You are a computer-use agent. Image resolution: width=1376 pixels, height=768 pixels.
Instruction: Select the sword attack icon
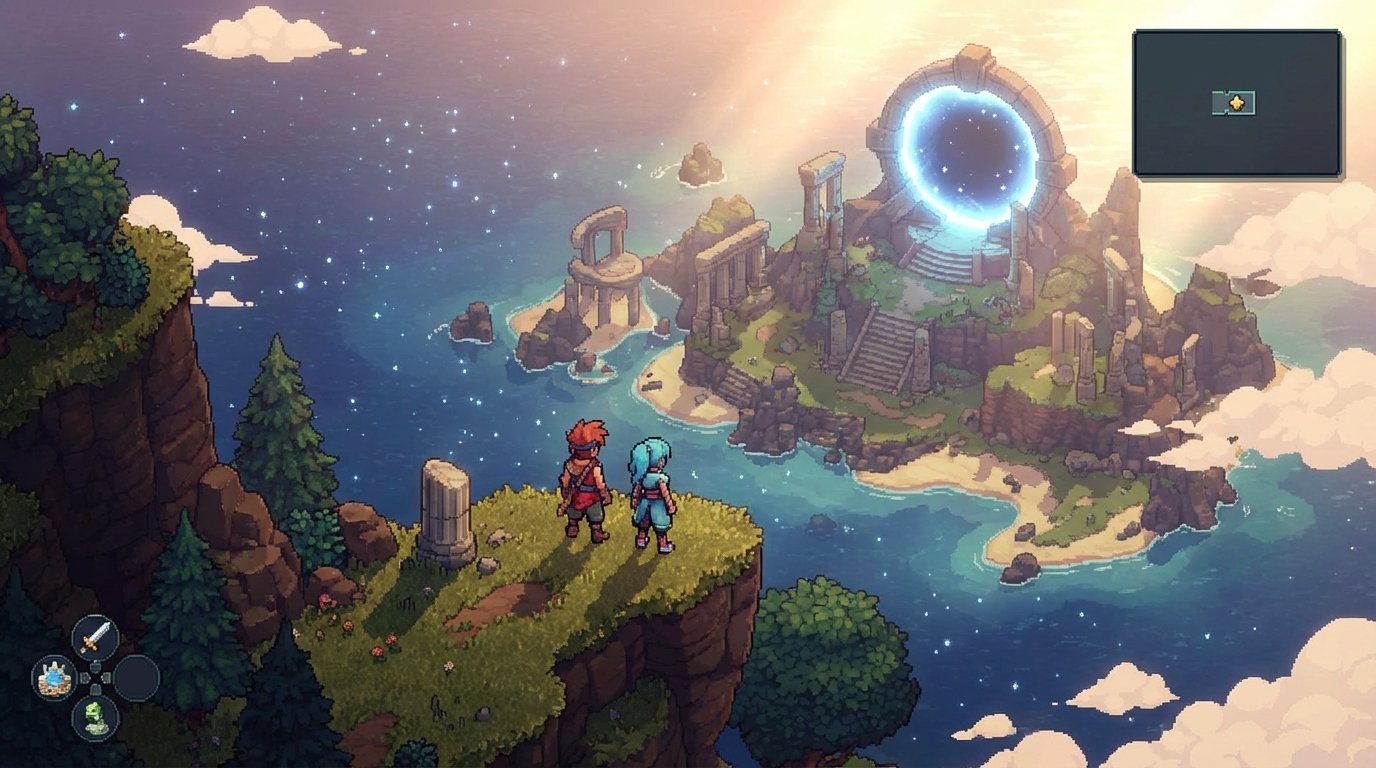coord(94,637)
